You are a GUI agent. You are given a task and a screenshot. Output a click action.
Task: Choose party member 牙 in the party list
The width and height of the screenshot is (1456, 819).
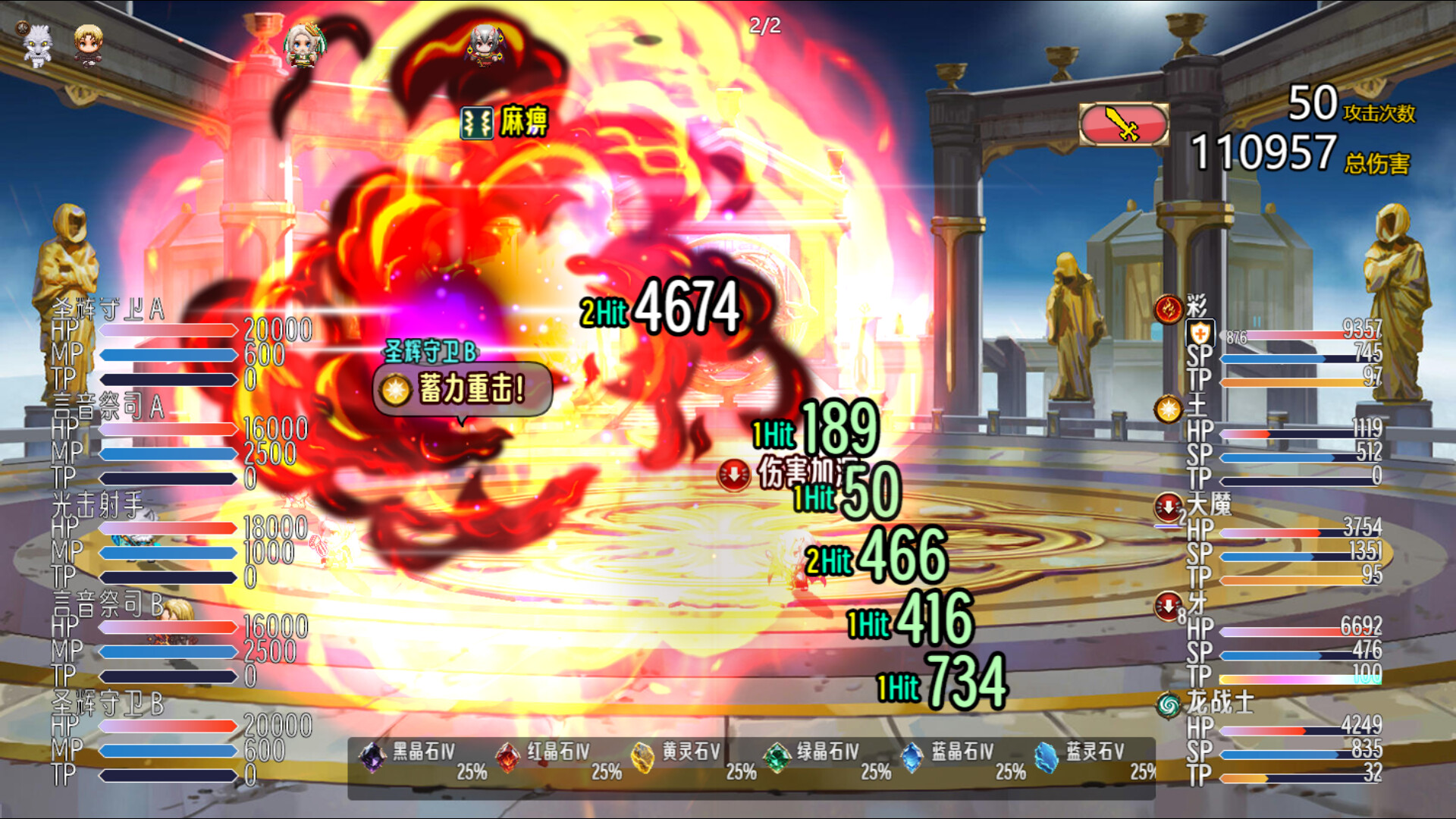tap(1197, 604)
